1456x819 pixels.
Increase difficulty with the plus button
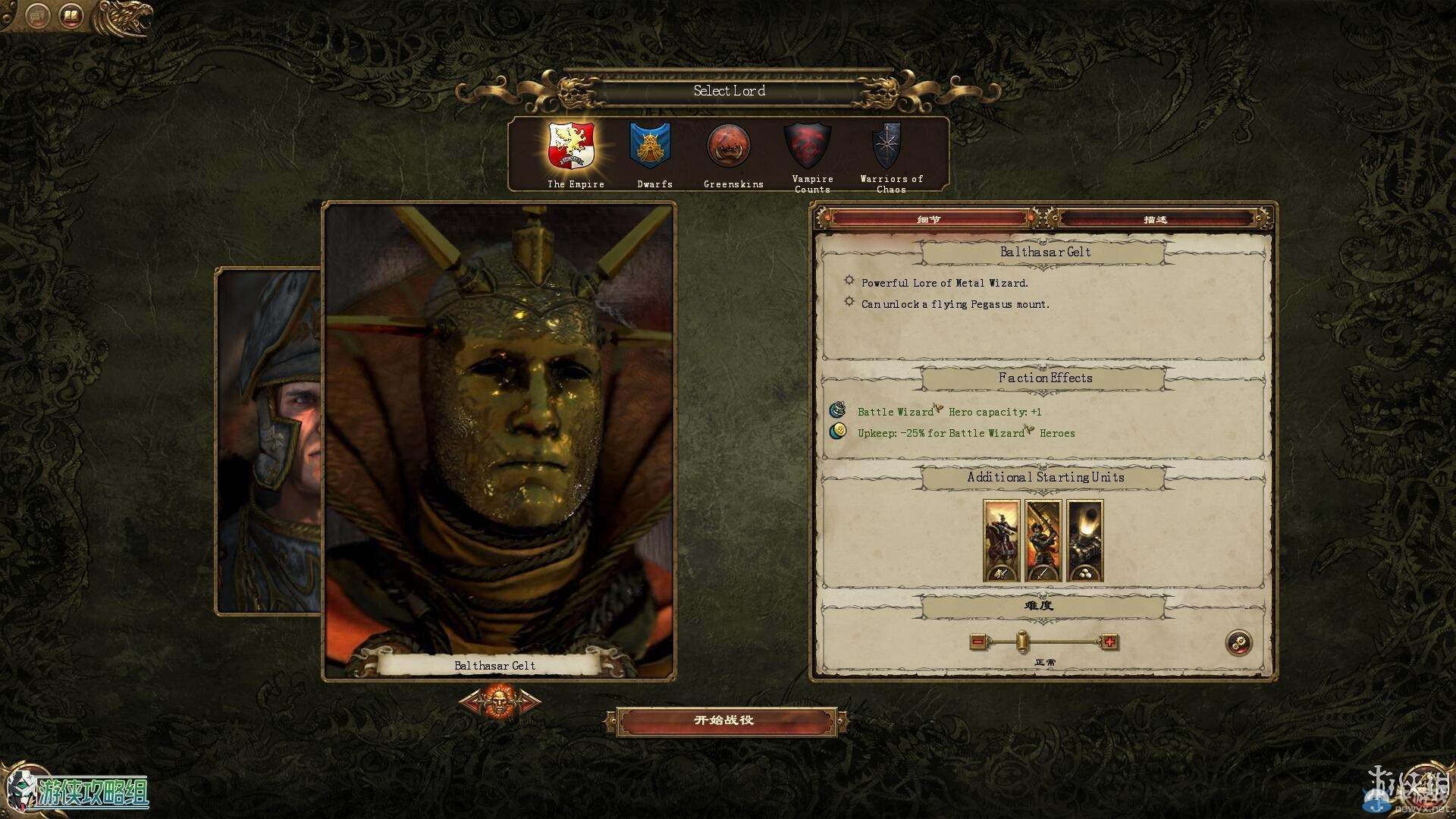(x=1109, y=642)
